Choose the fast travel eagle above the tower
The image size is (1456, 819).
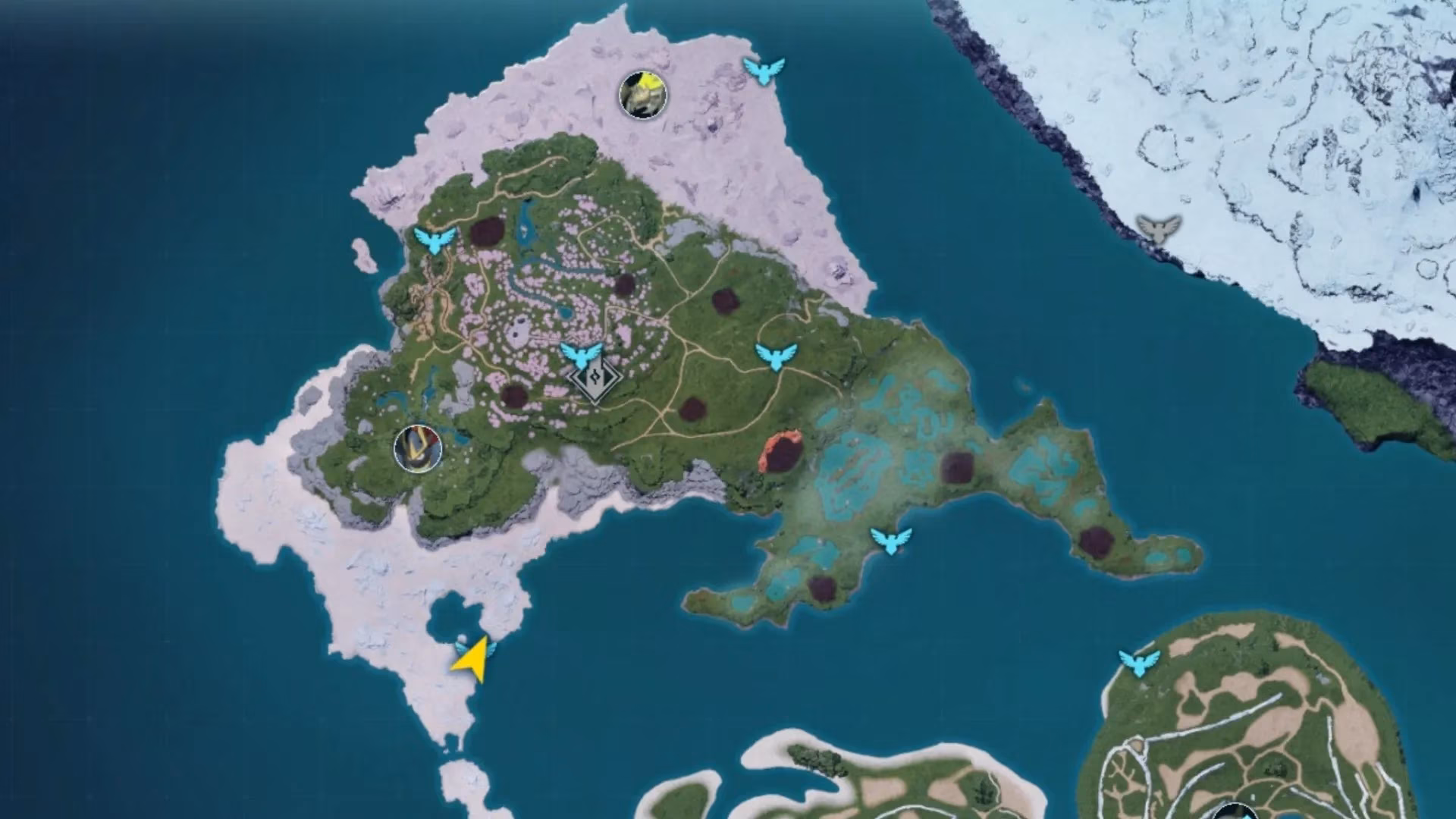581,355
